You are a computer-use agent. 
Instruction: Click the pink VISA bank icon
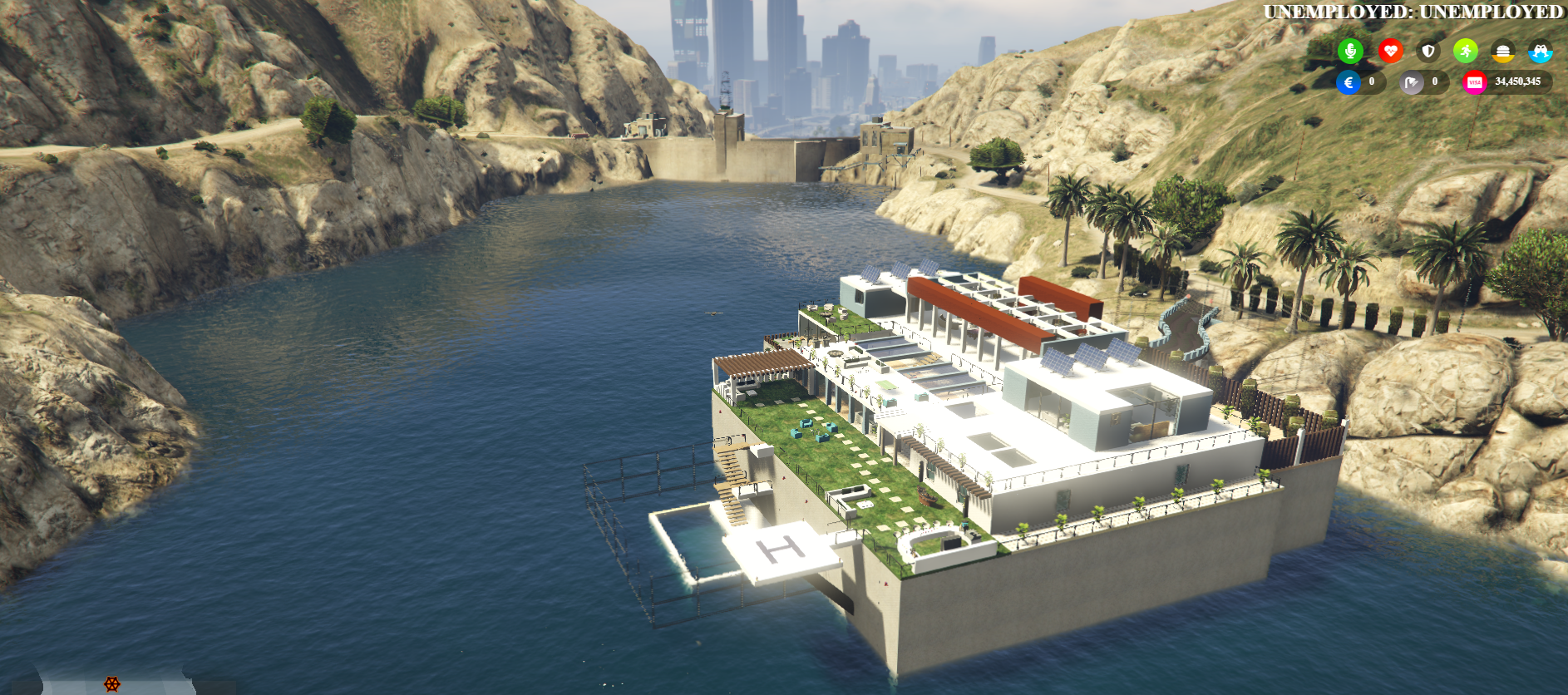pyautogui.click(x=1474, y=82)
